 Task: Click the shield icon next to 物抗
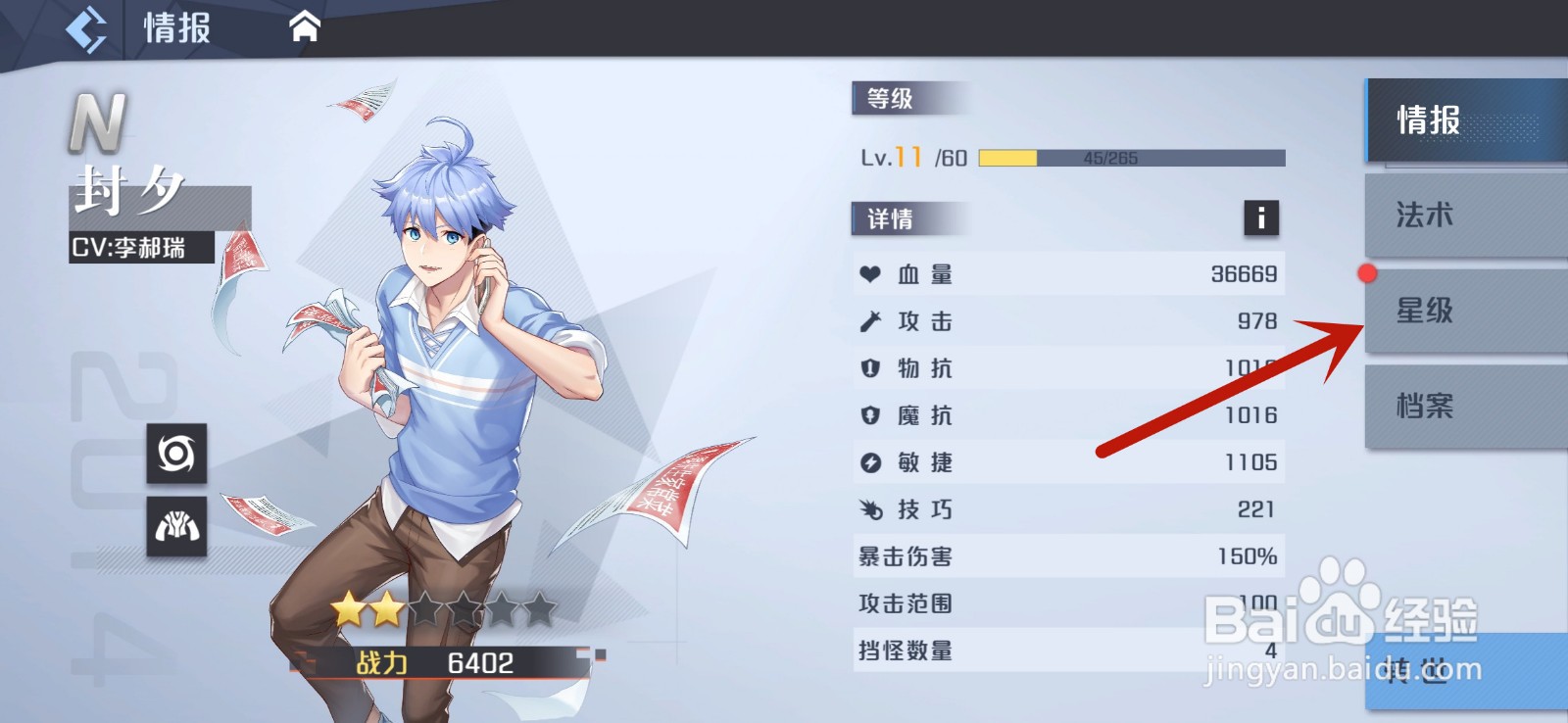tap(870, 369)
